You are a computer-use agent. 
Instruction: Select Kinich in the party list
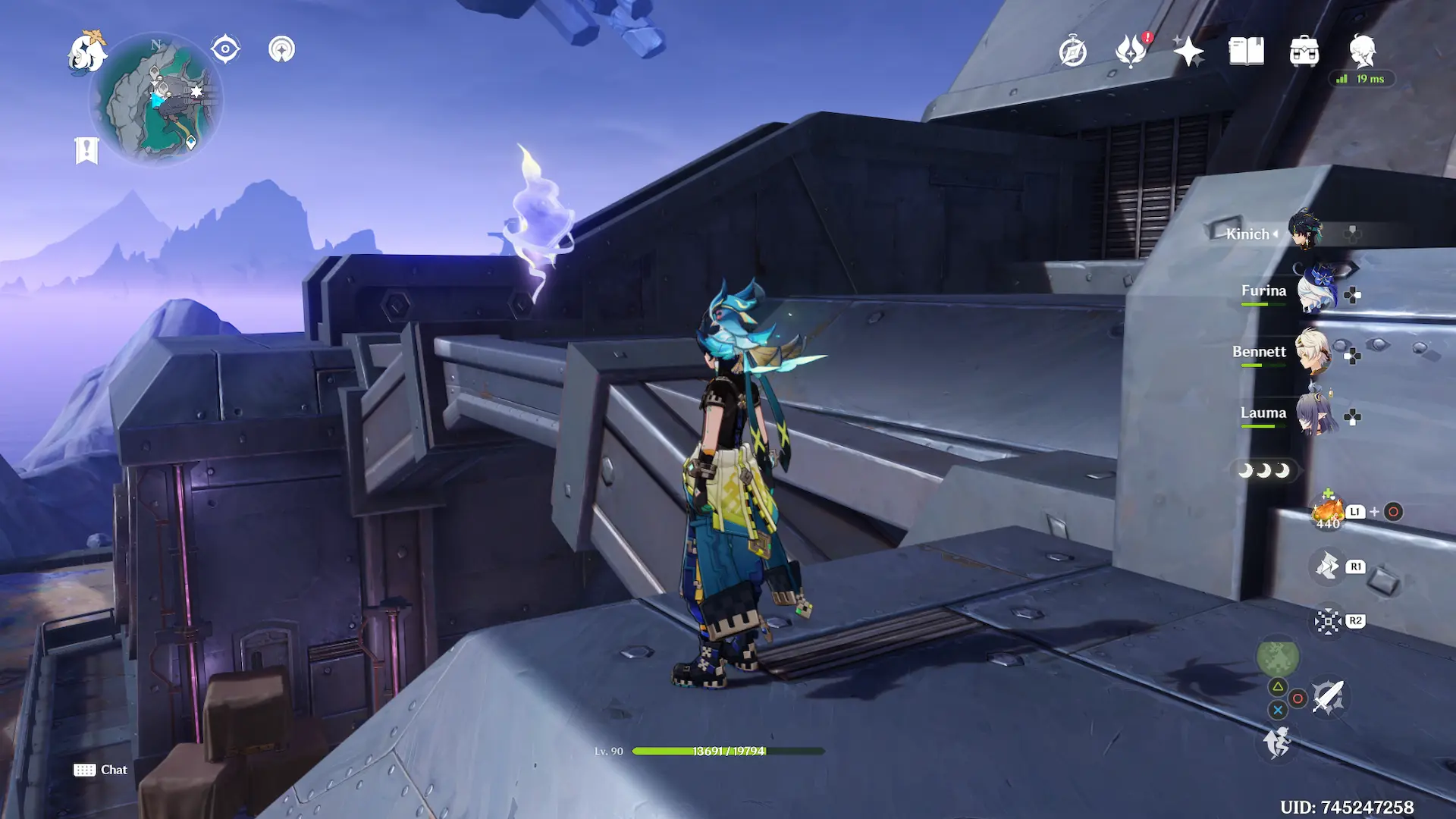point(1304,231)
